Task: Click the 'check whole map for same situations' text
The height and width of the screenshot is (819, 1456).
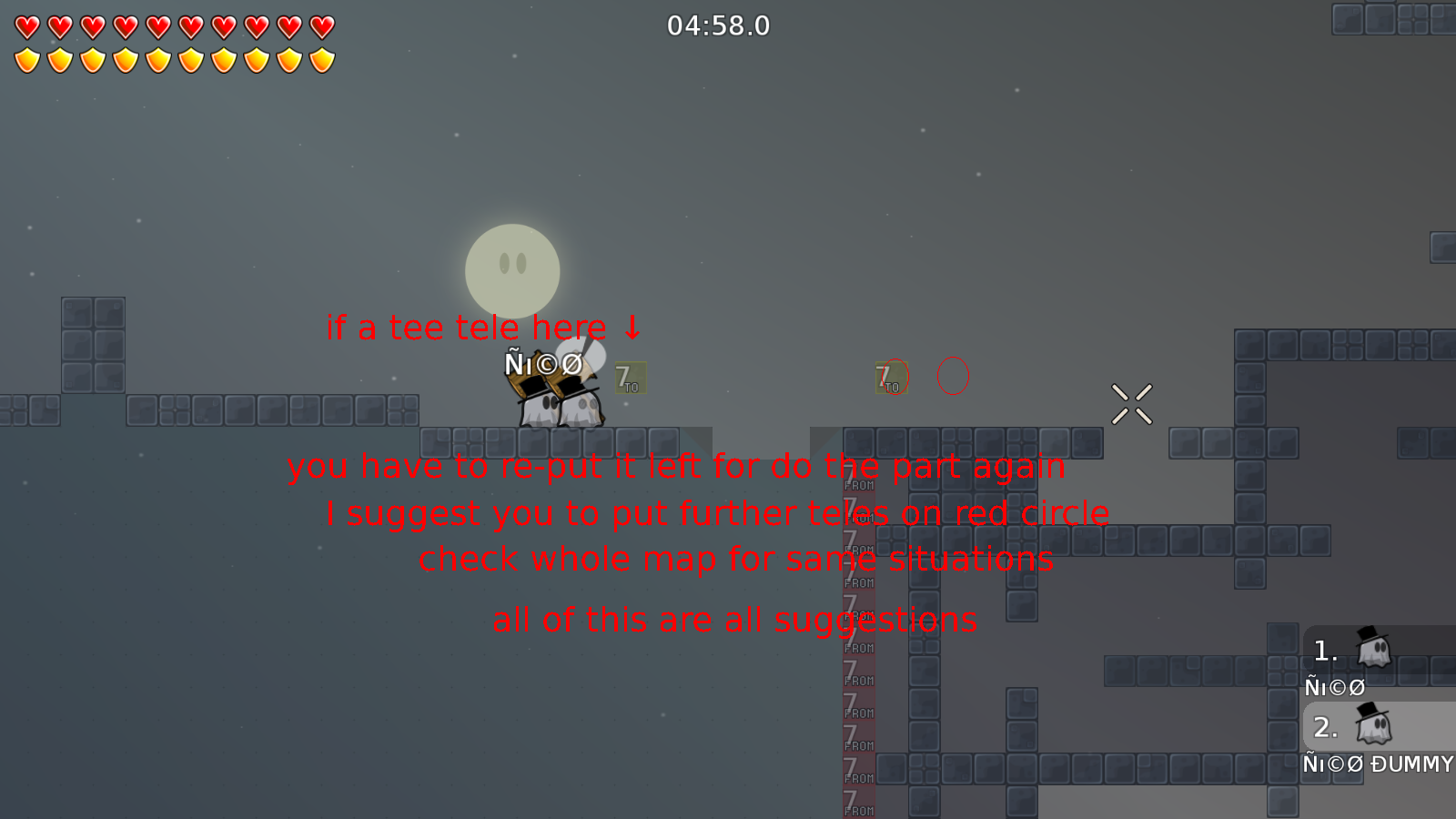Action: (736, 560)
